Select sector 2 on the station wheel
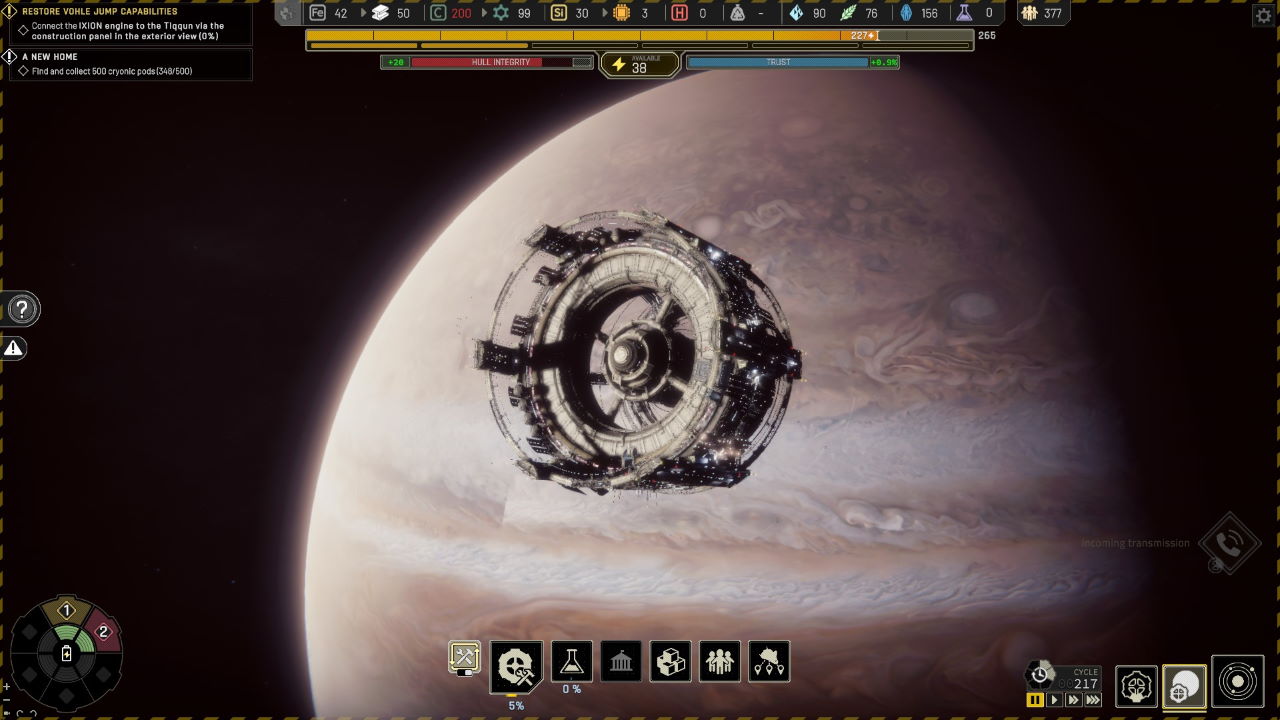The width and height of the screenshot is (1280, 720). click(102, 632)
